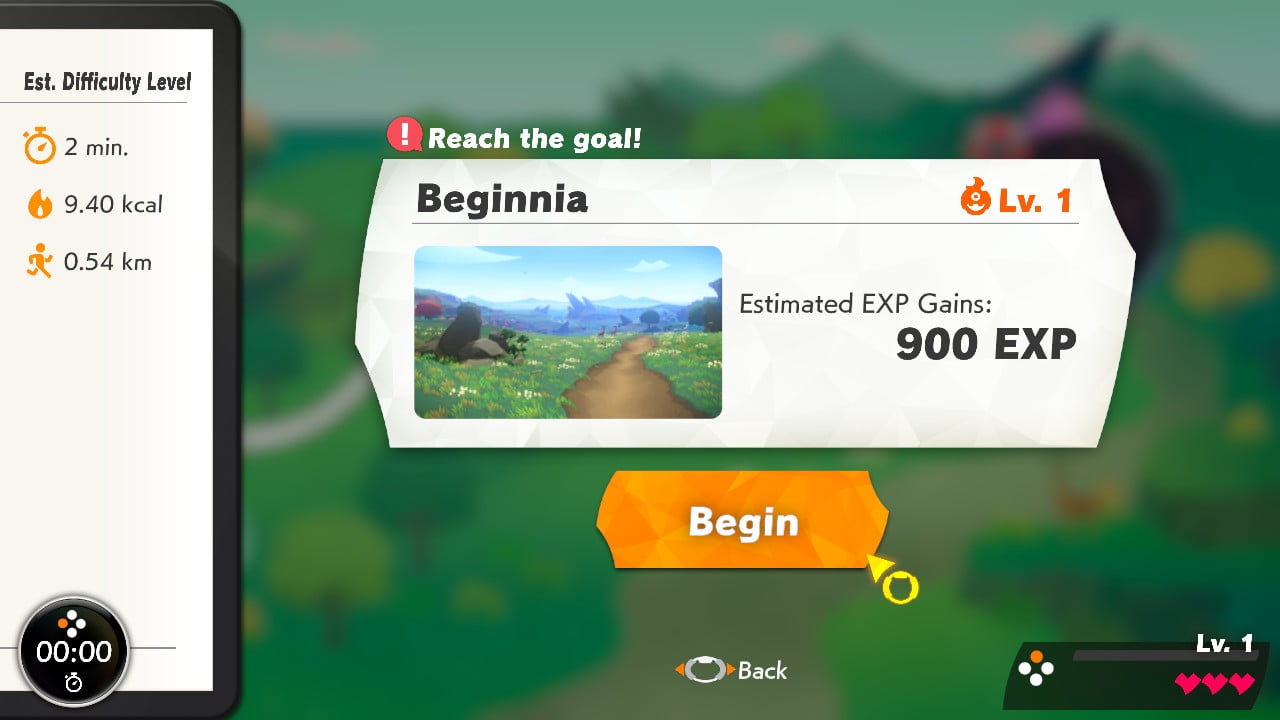
Task: Click the stopwatch timer icon showing 2 min.
Action: (40, 146)
